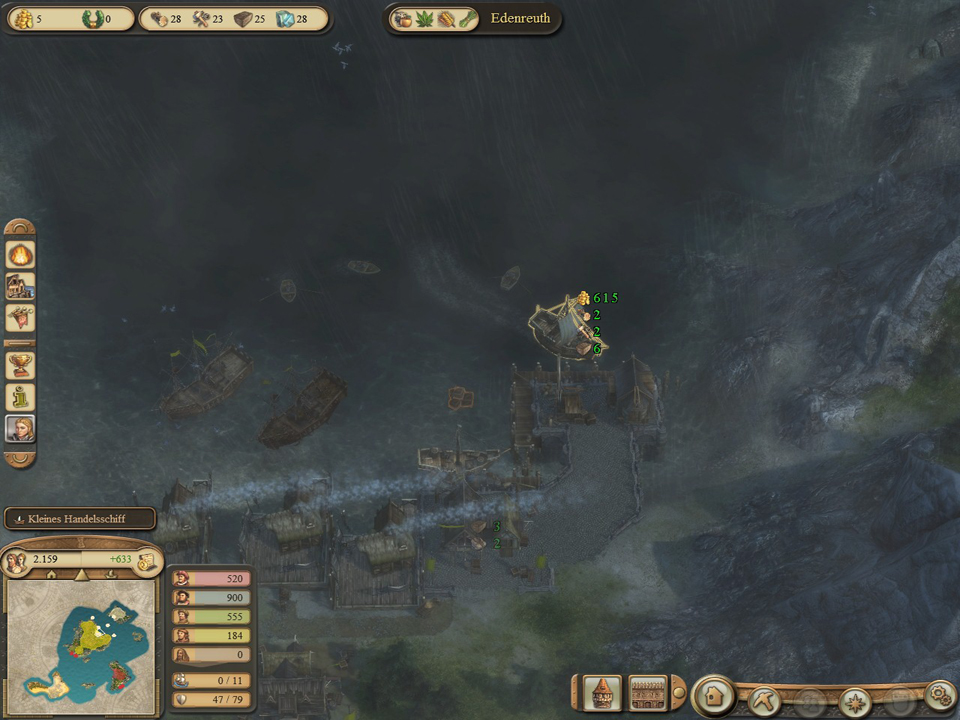Click the green info button
This screenshot has width=960, height=720.
coord(20,397)
